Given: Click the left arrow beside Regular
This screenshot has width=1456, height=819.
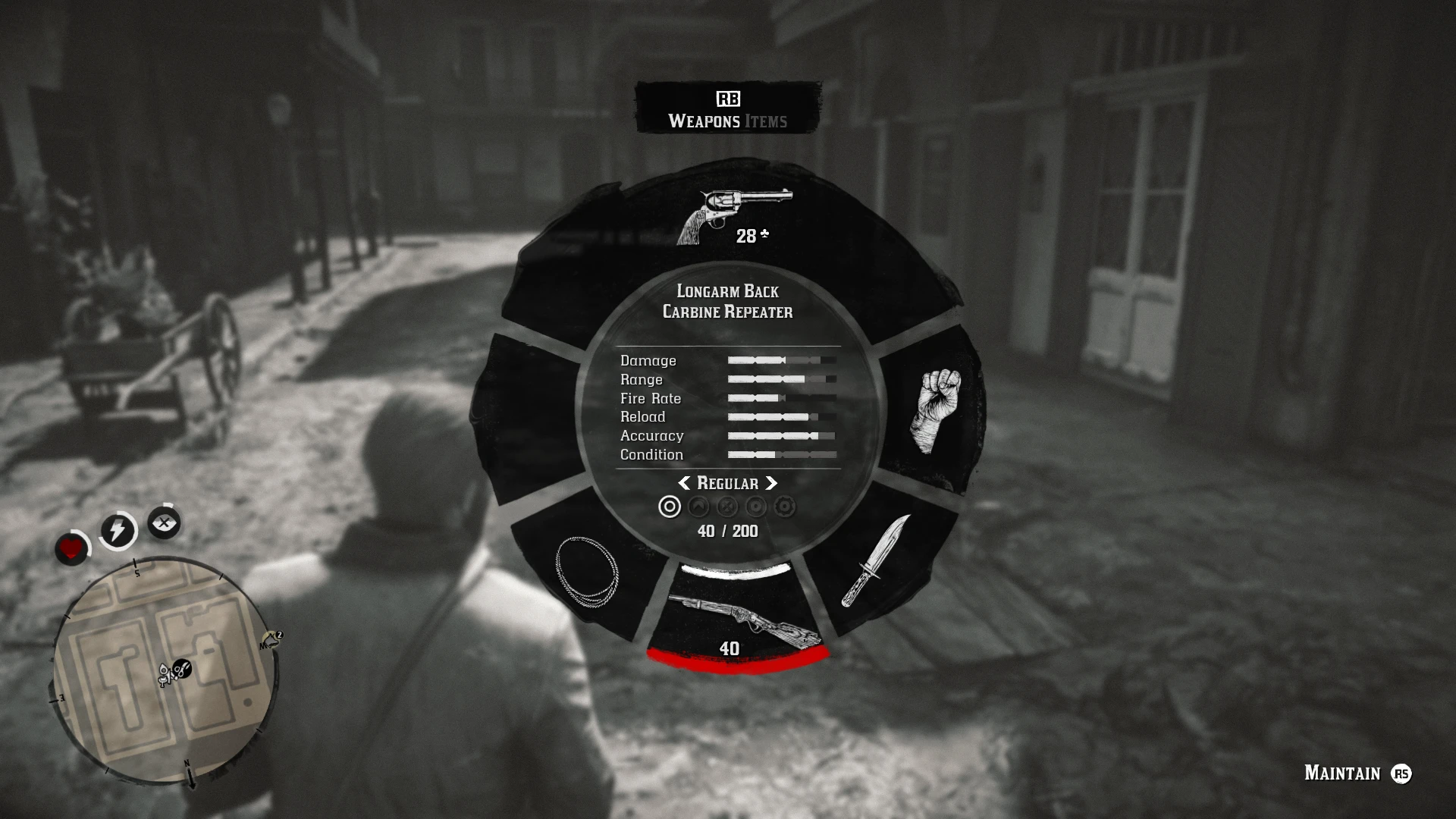Looking at the screenshot, I should pos(685,483).
